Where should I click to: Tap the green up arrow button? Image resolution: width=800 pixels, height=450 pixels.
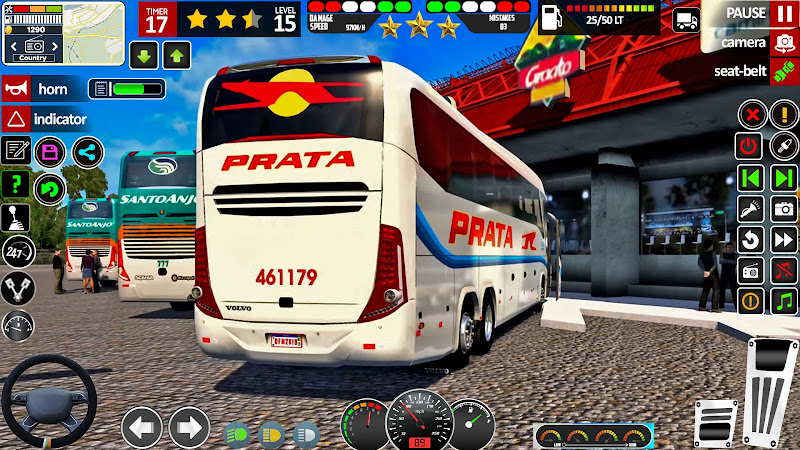pyautogui.click(x=177, y=55)
